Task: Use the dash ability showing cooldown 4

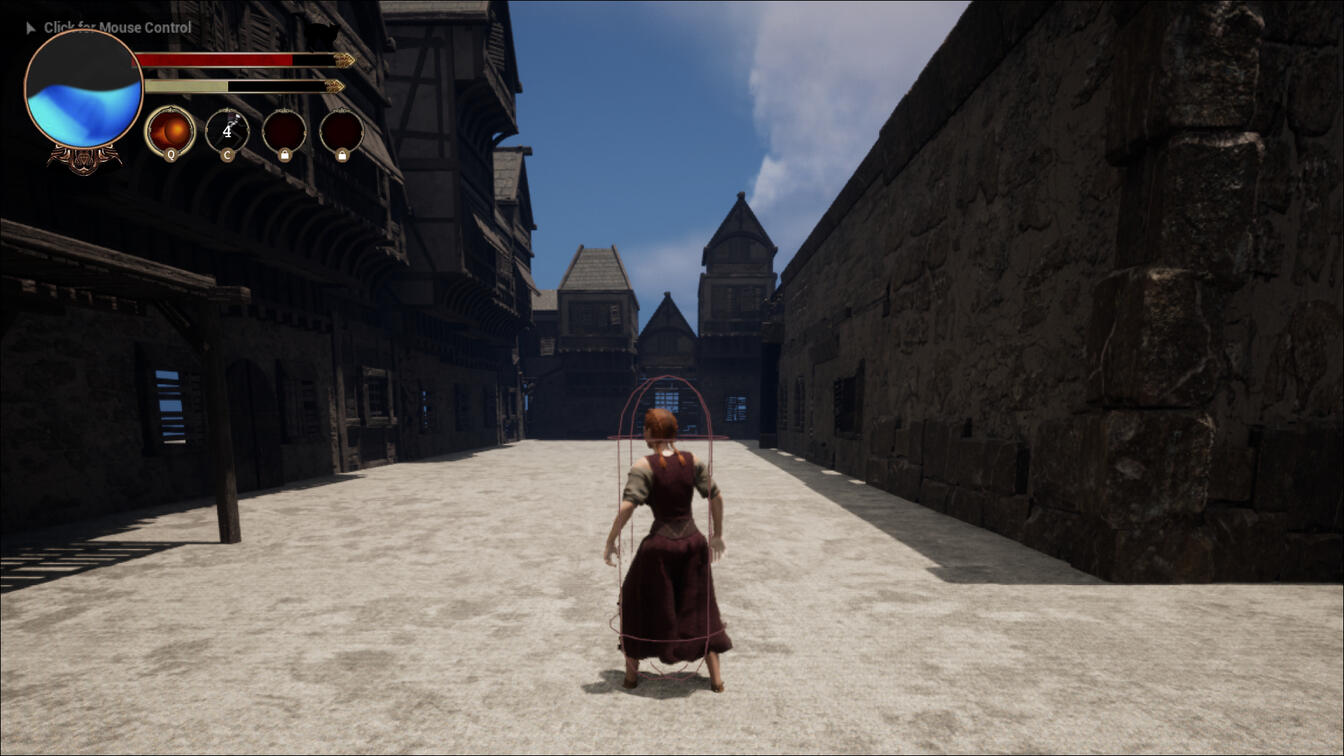Action: (x=227, y=131)
